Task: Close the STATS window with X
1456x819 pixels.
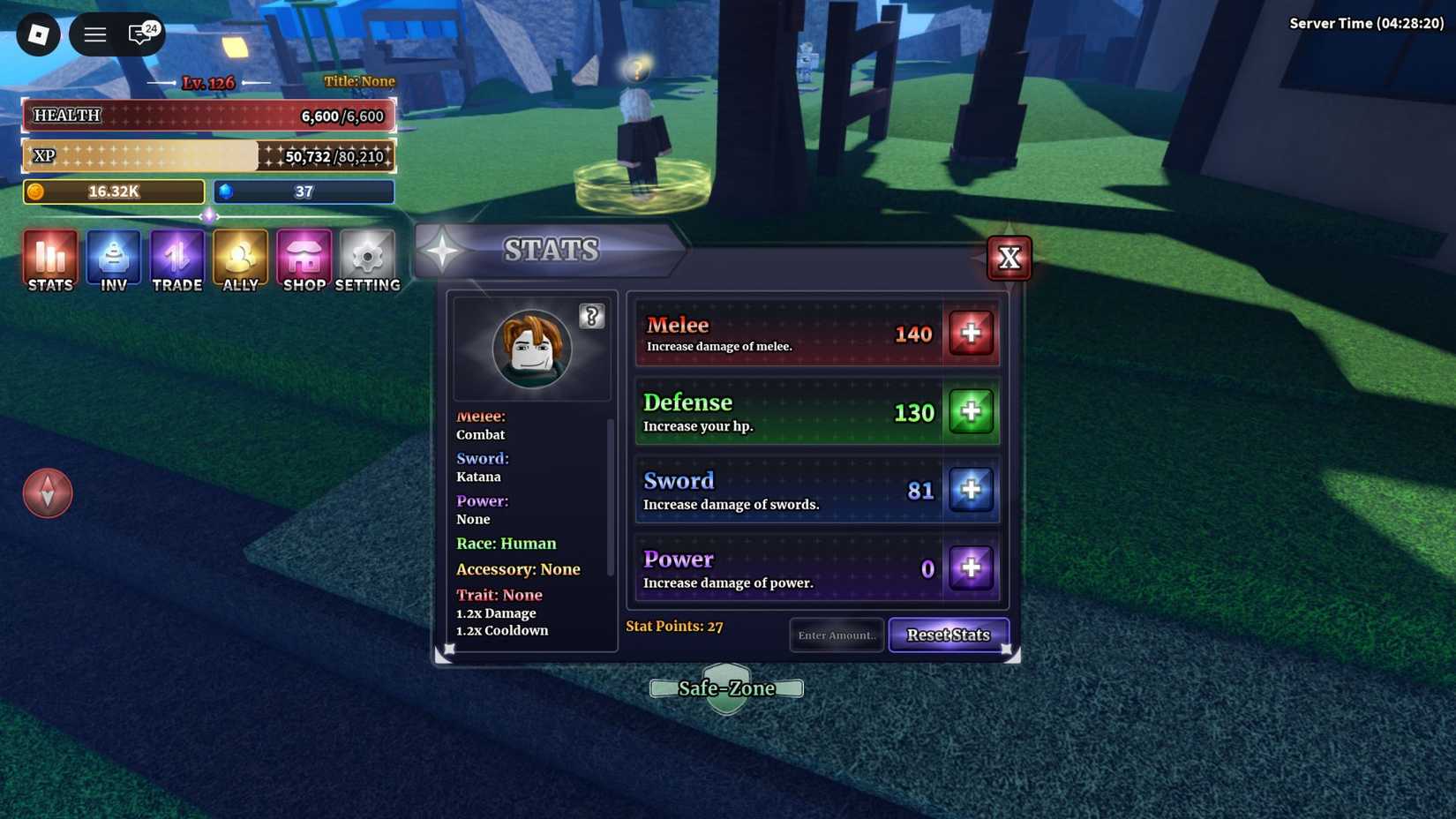Action: click(x=1009, y=257)
